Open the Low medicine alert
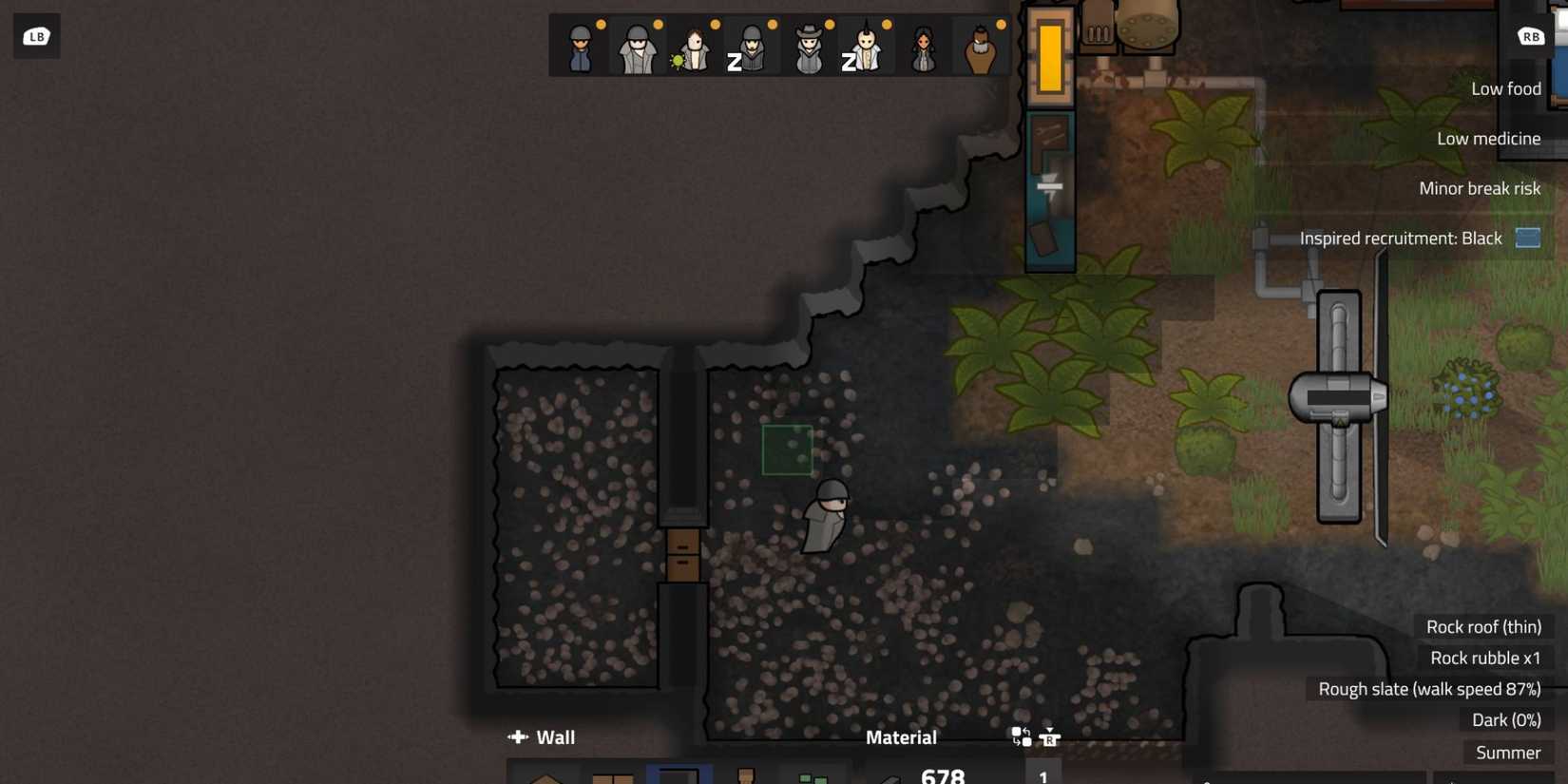1568x784 pixels. (1489, 138)
